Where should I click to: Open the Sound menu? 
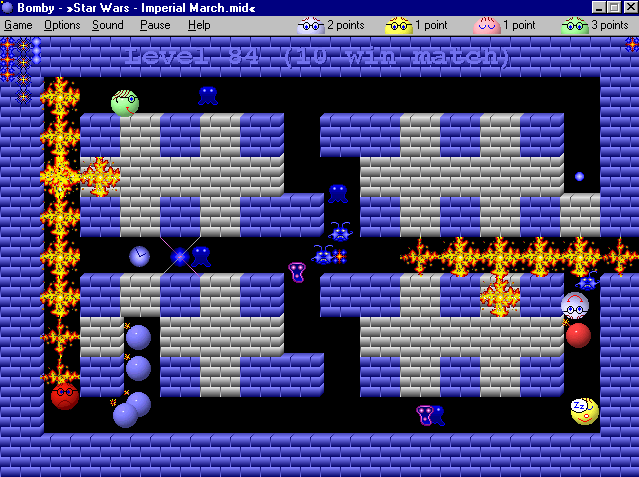pyautogui.click(x=108, y=25)
